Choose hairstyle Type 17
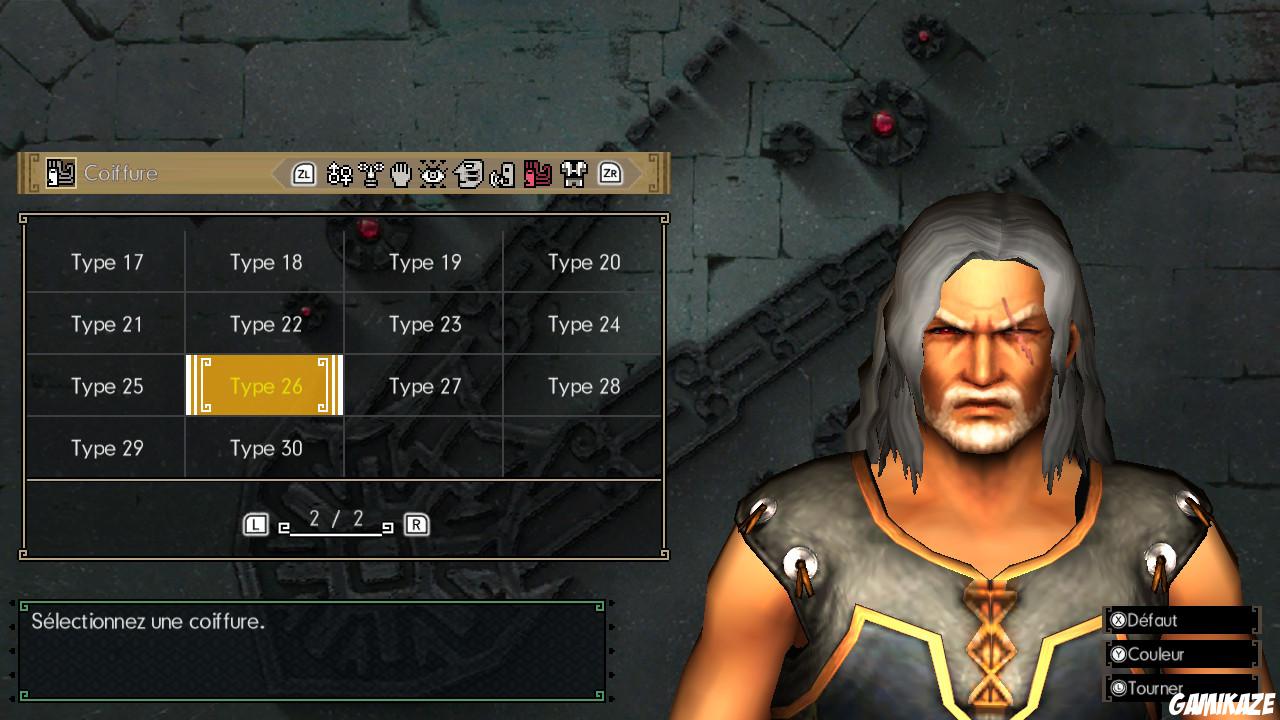Viewport: 1280px width, 720px height. (106, 262)
